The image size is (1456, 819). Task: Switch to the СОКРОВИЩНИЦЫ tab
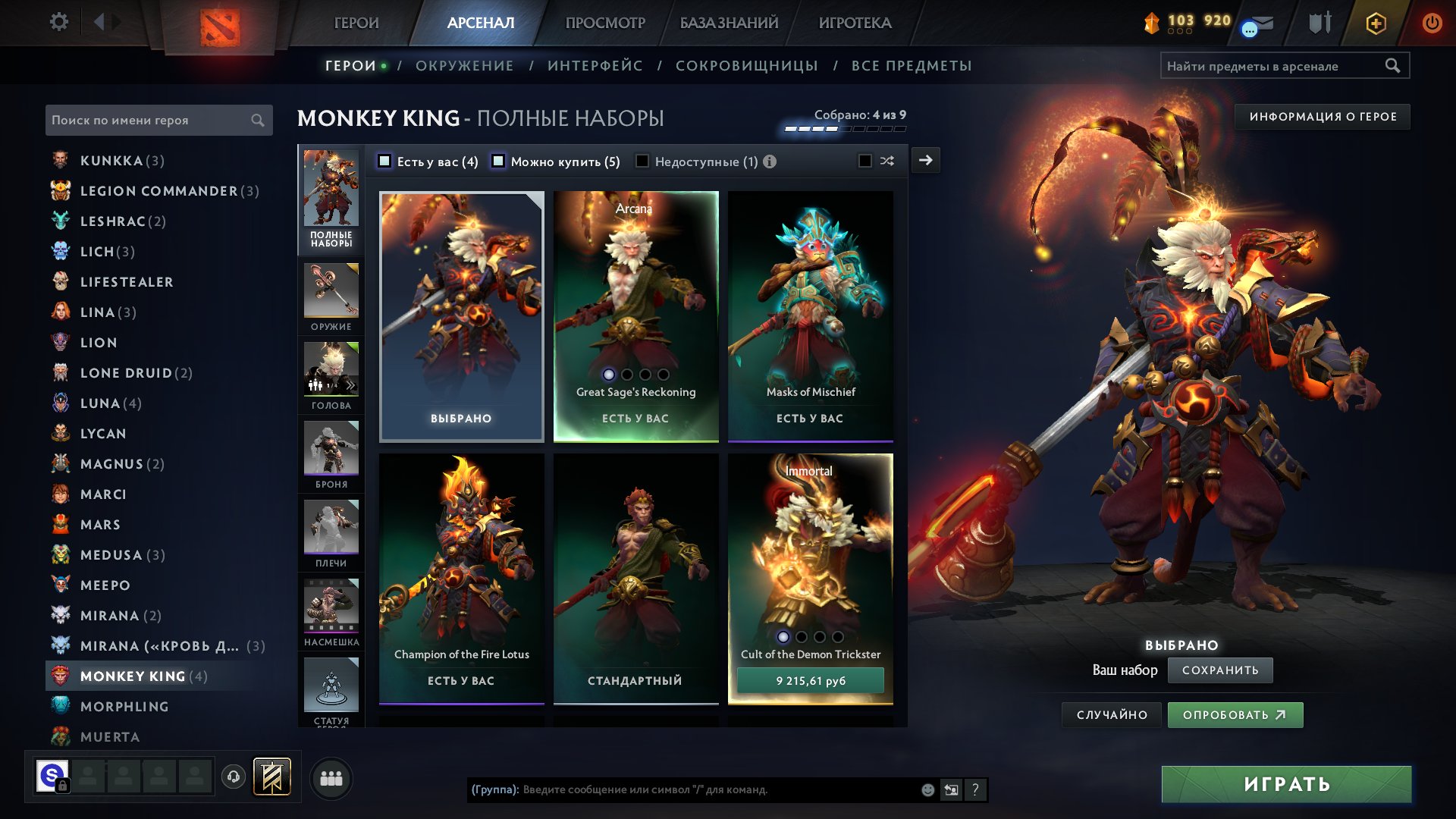pos(746,66)
